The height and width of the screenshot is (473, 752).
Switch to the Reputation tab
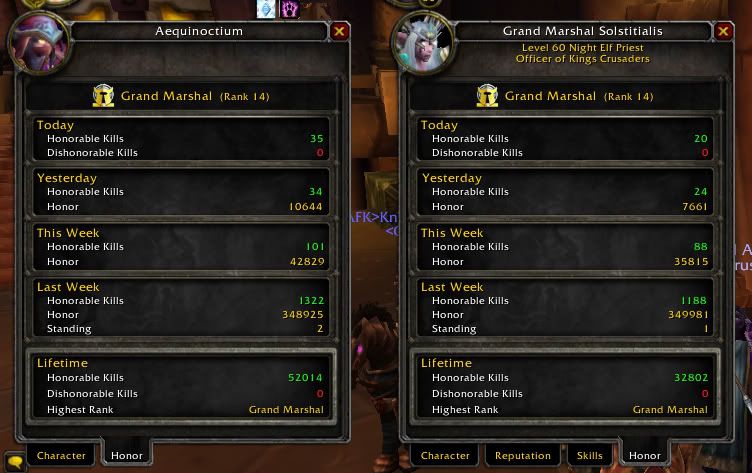pos(522,455)
